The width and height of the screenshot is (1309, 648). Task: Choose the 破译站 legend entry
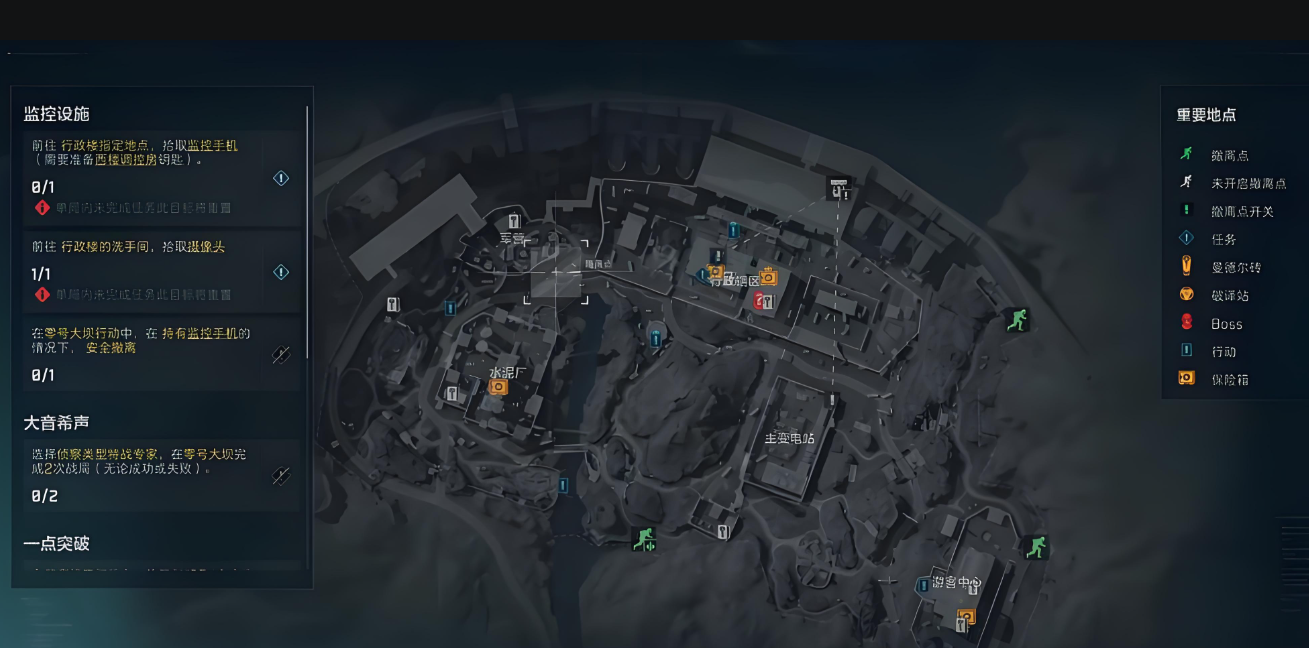click(x=1229, y=295)
